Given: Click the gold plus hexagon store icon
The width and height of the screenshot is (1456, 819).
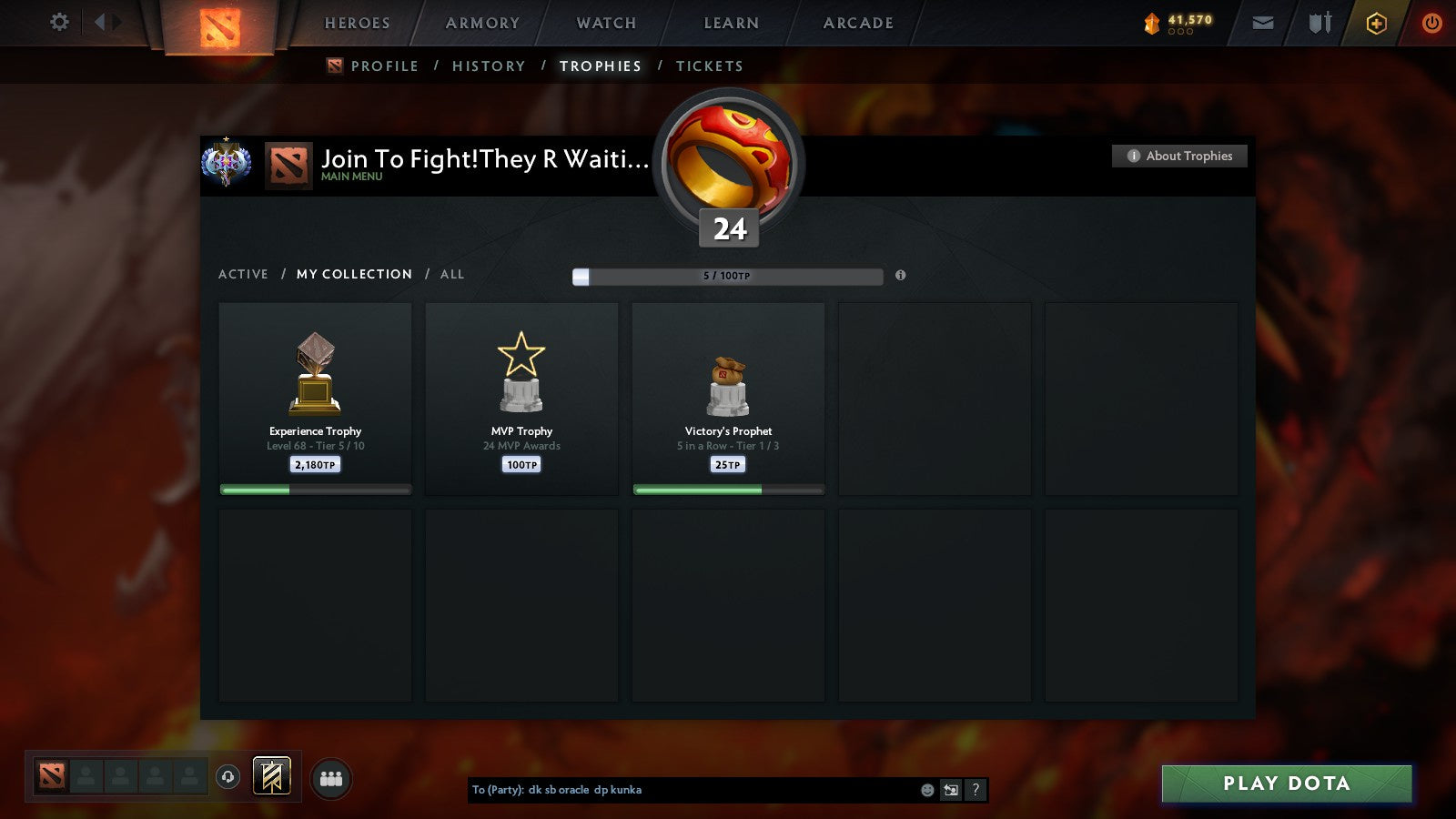Looking at the screenshot, I should 1376,23.
